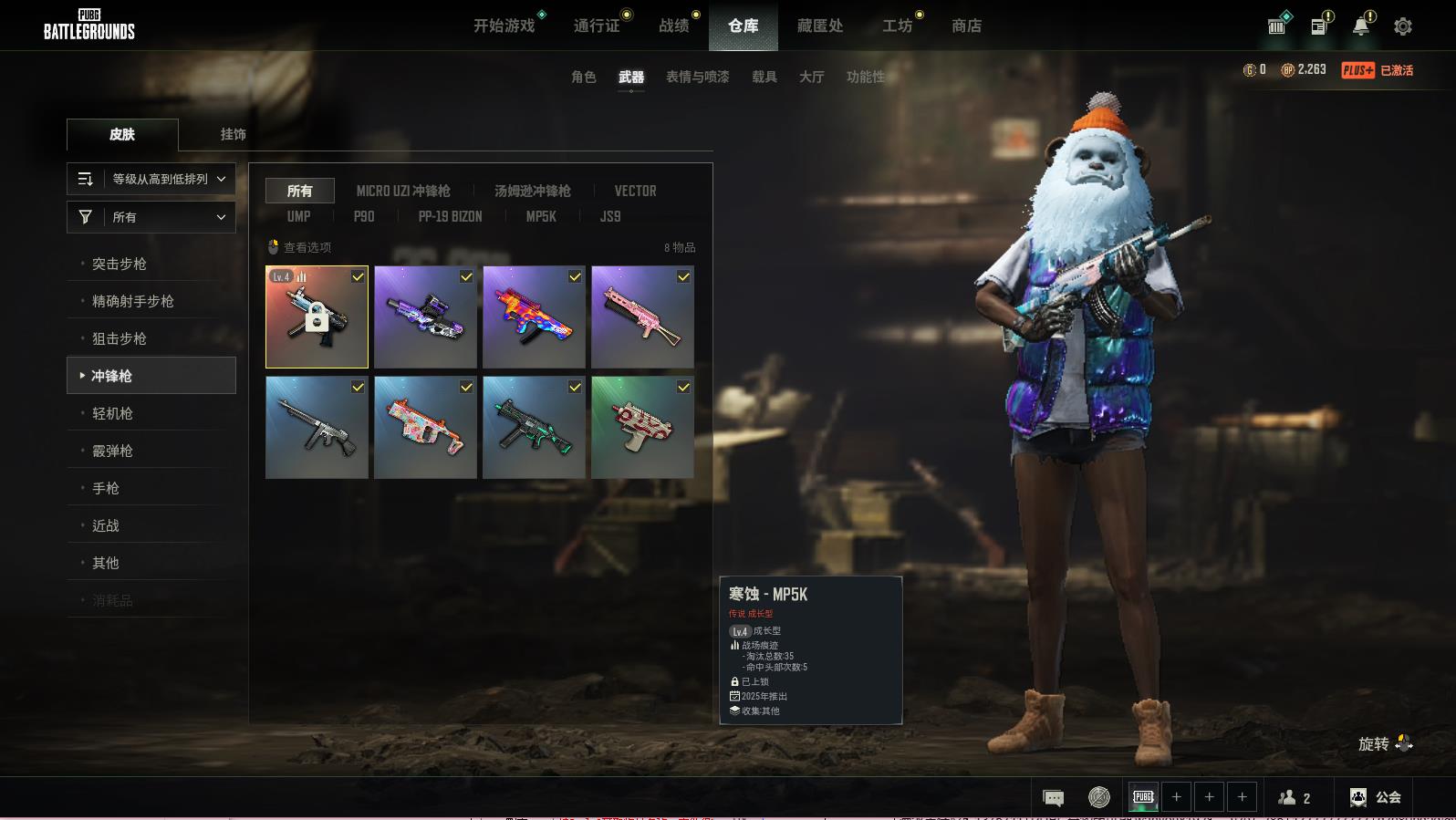Open the 所有 filter dropdown
The width and height of the screenshot is (1456, 820).
point(151,217)
